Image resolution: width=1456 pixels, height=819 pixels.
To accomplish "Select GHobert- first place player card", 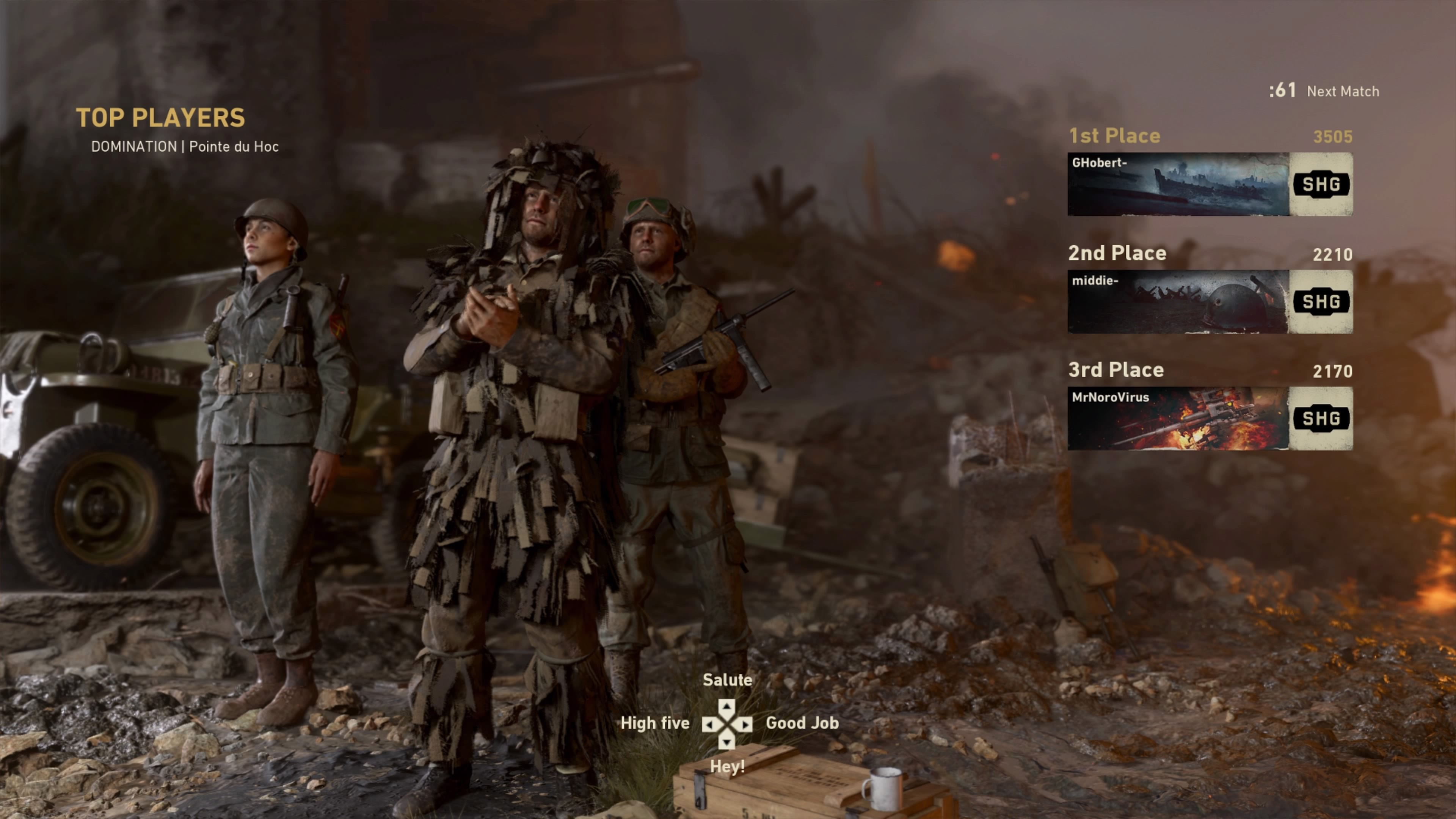I will point(1210,184).
